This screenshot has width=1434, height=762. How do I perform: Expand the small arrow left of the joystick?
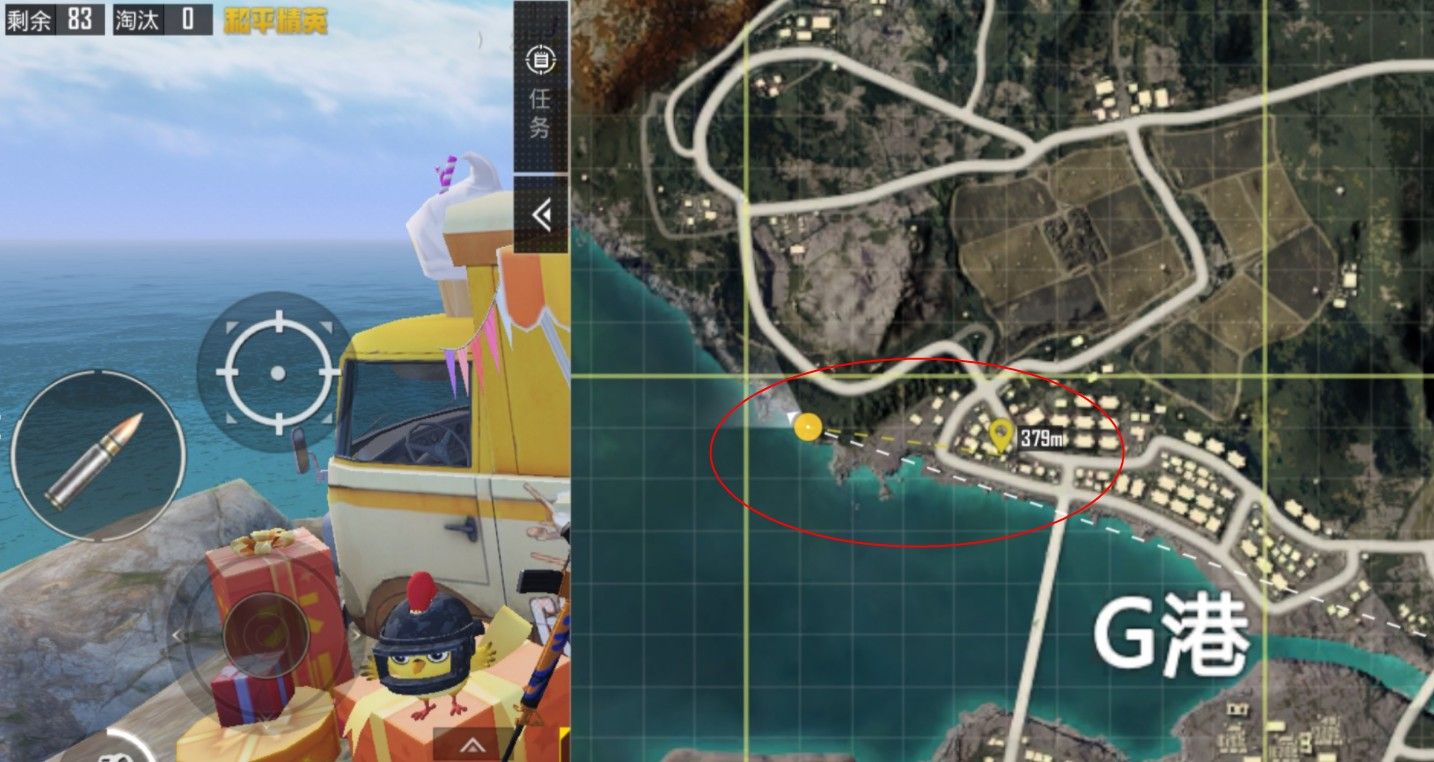[178, 635]
